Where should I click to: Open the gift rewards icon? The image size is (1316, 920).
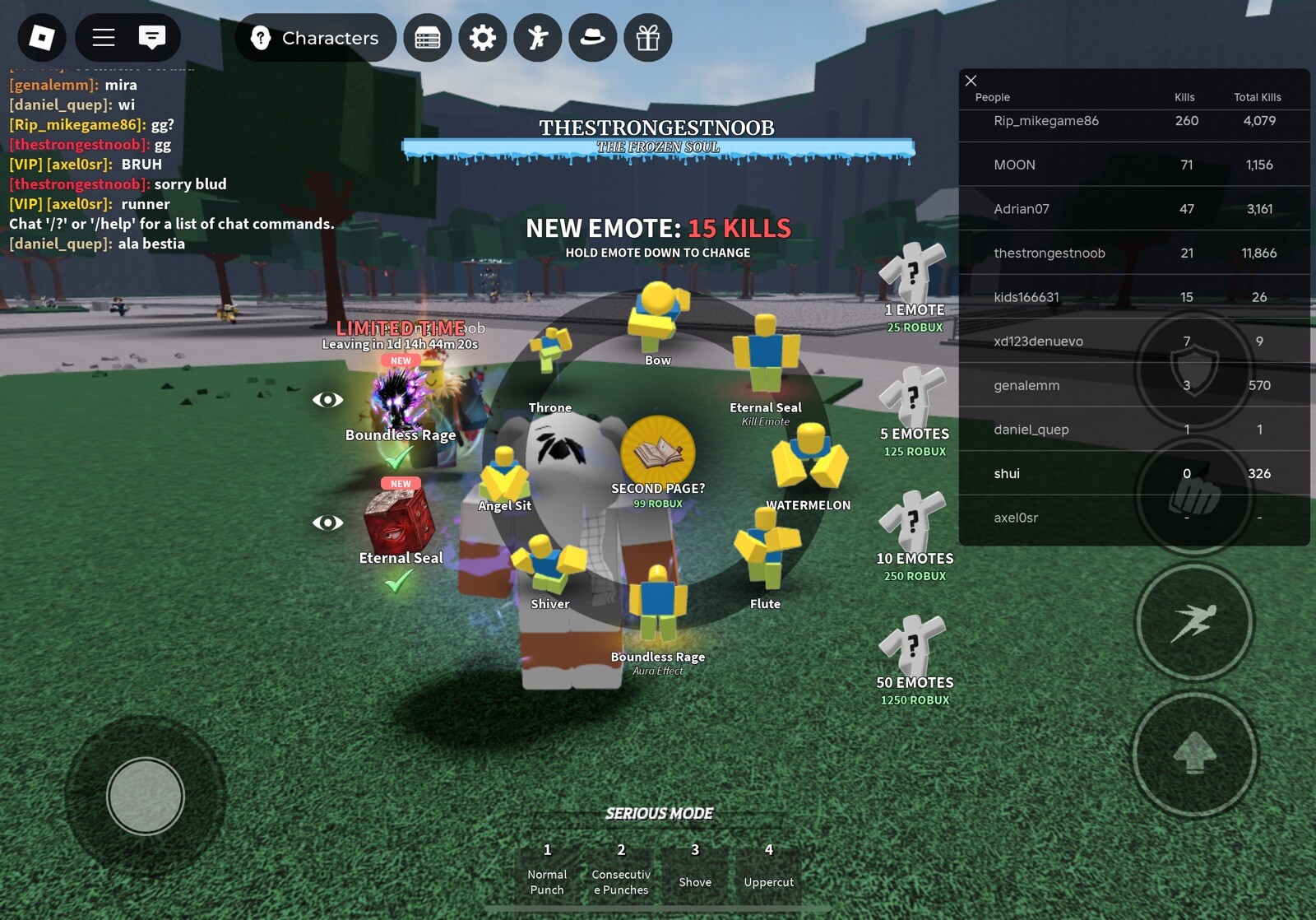[x=648, y=38]
